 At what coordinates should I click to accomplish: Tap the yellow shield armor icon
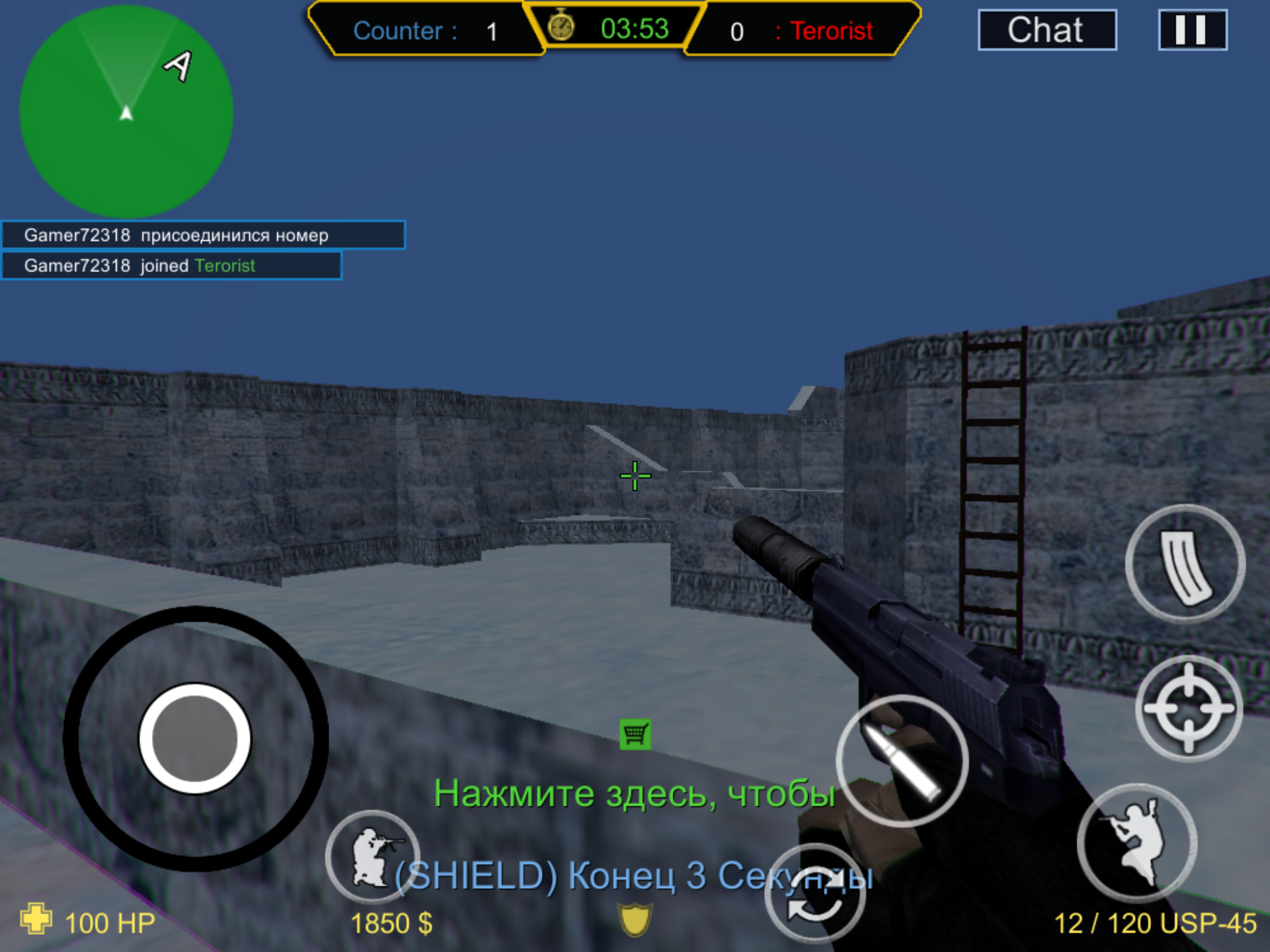(x=635, y=919)
